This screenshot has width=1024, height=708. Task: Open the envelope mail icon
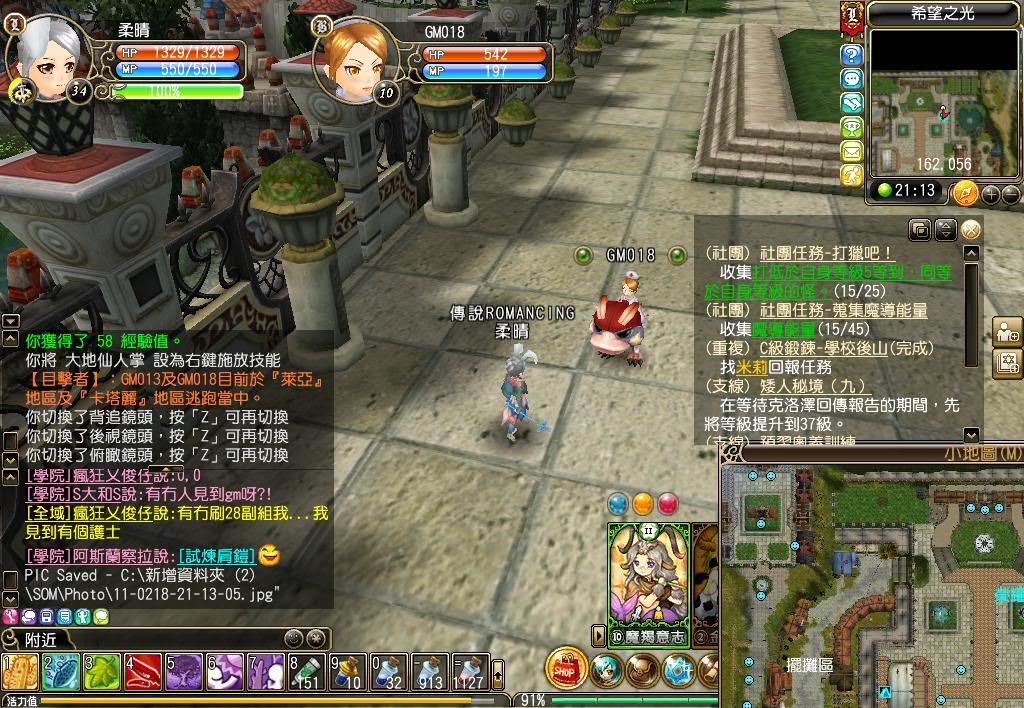[852, 151]
